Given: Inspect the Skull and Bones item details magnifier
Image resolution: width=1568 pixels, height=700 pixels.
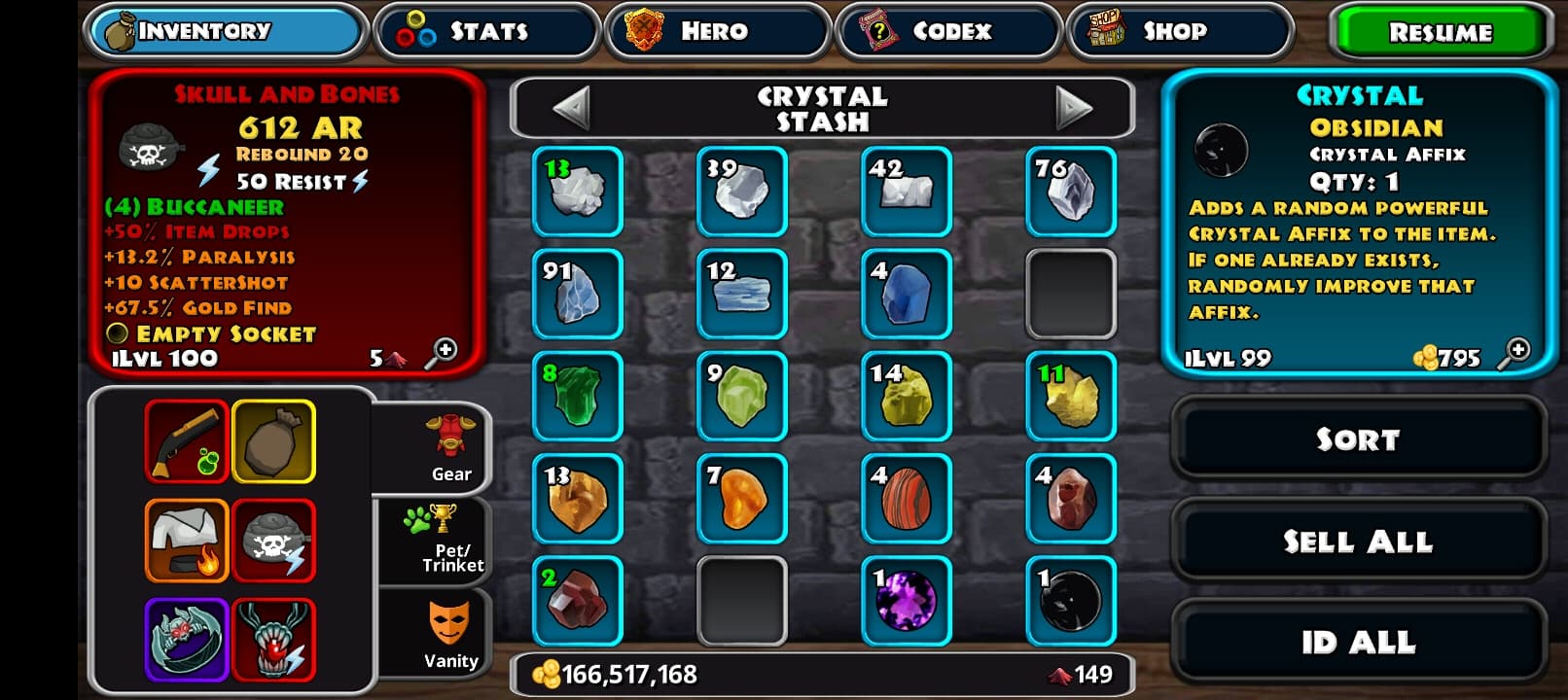Looking at the screenshot, I should tap(443, 352).
